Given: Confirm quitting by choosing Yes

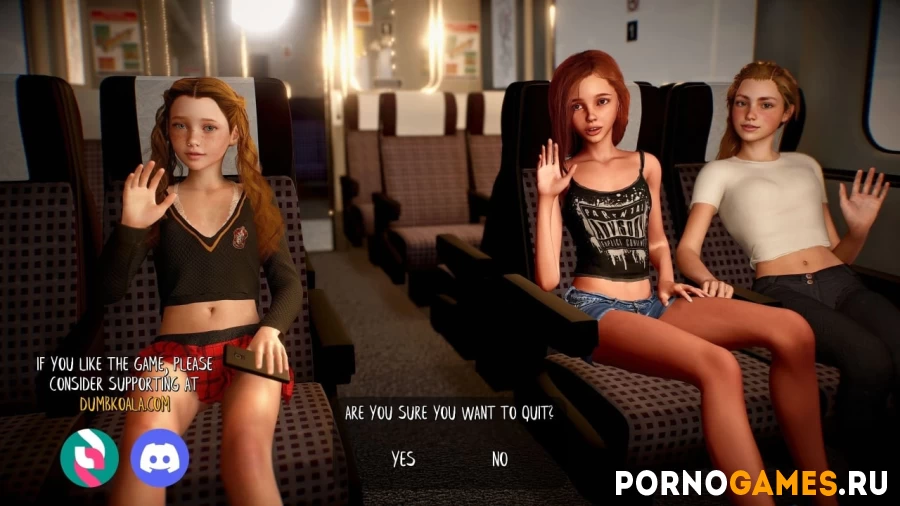Looking at the screenshot, I should coord(403,459).
